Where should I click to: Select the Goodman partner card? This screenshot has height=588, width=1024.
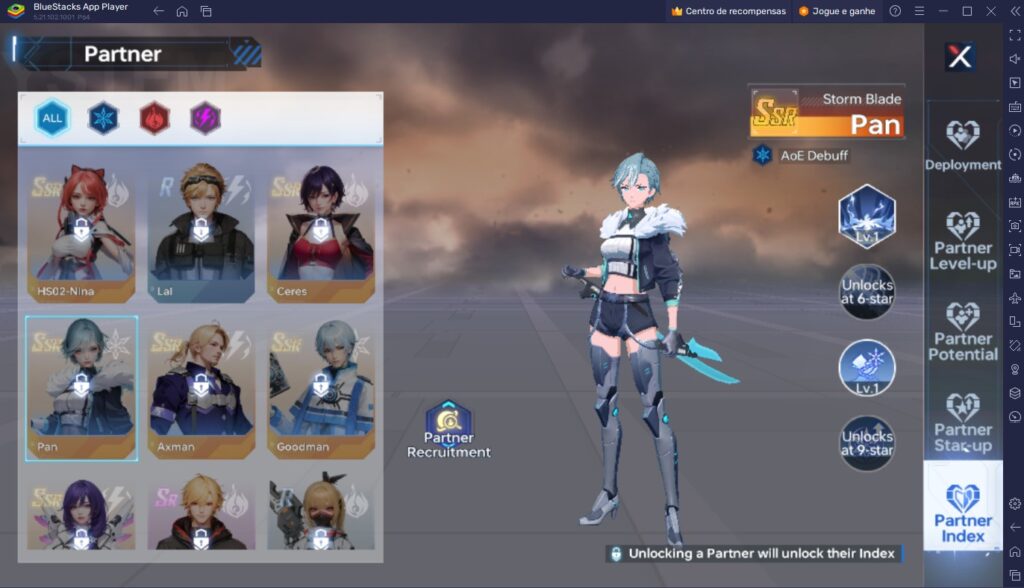click(x=321, y=387)
